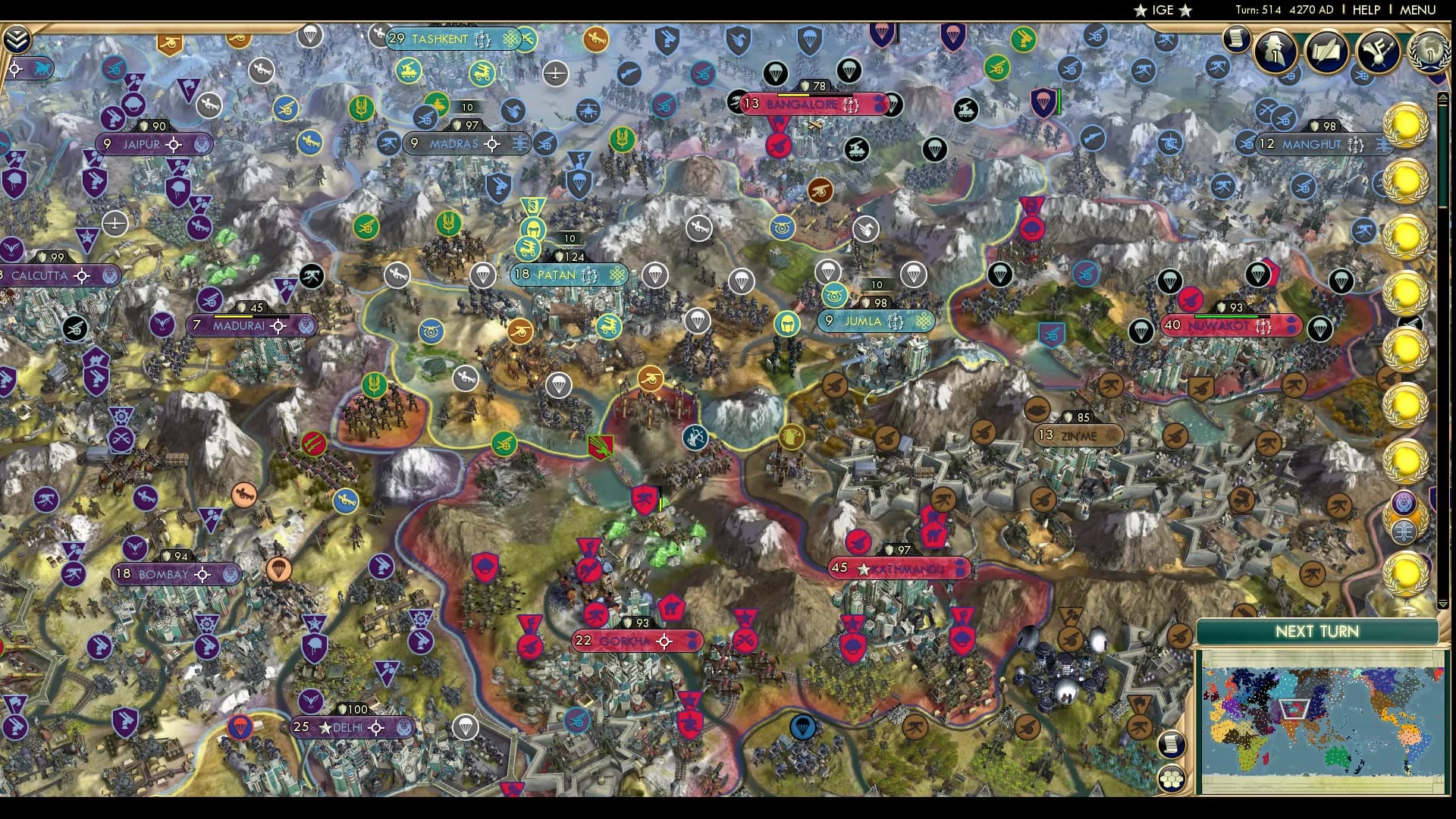
Task: Toggle the capital star on Delhi's banner
Action: (x=326, y=726)
